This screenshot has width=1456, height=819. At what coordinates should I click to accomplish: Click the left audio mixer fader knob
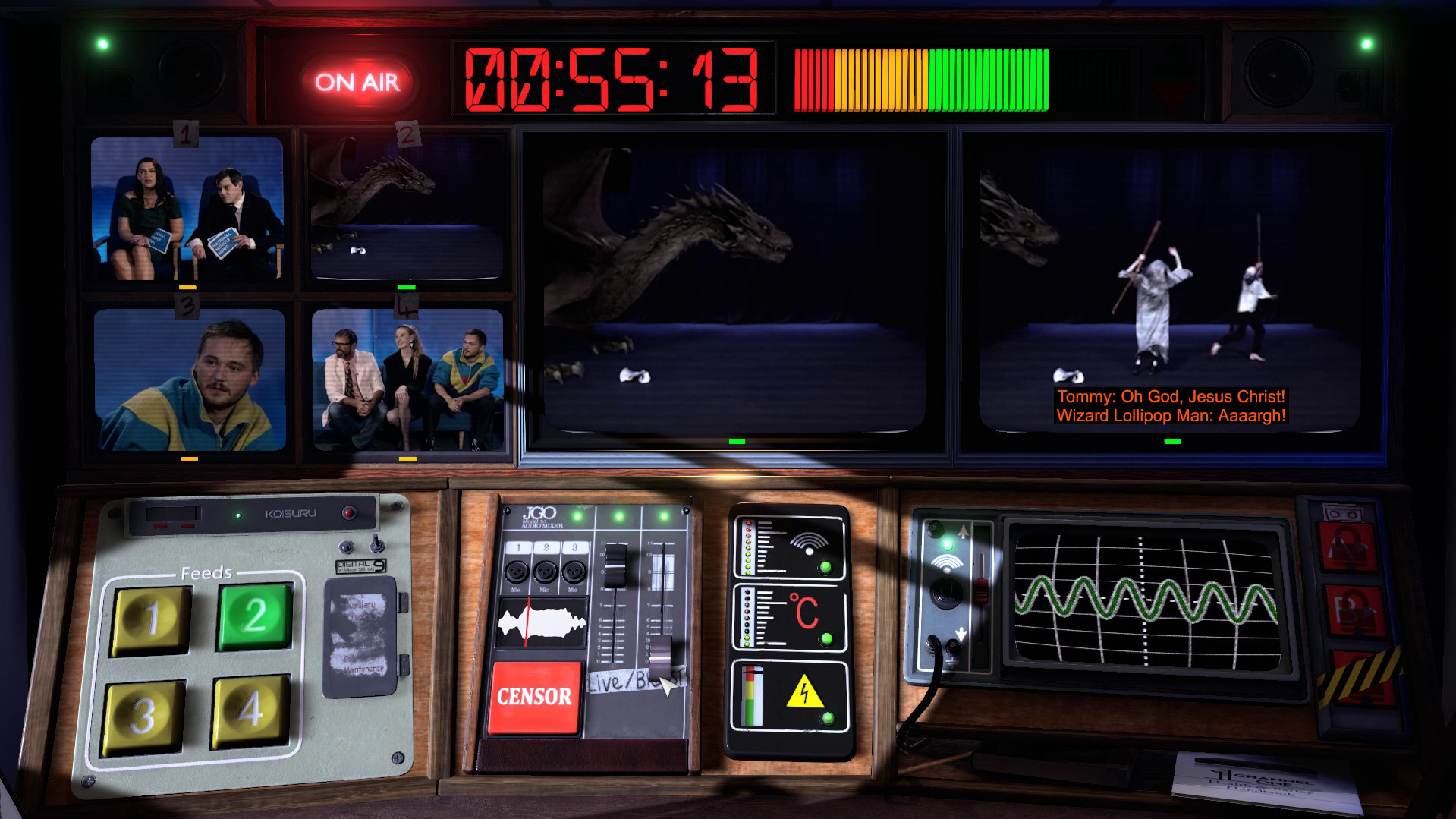(615, 565)
